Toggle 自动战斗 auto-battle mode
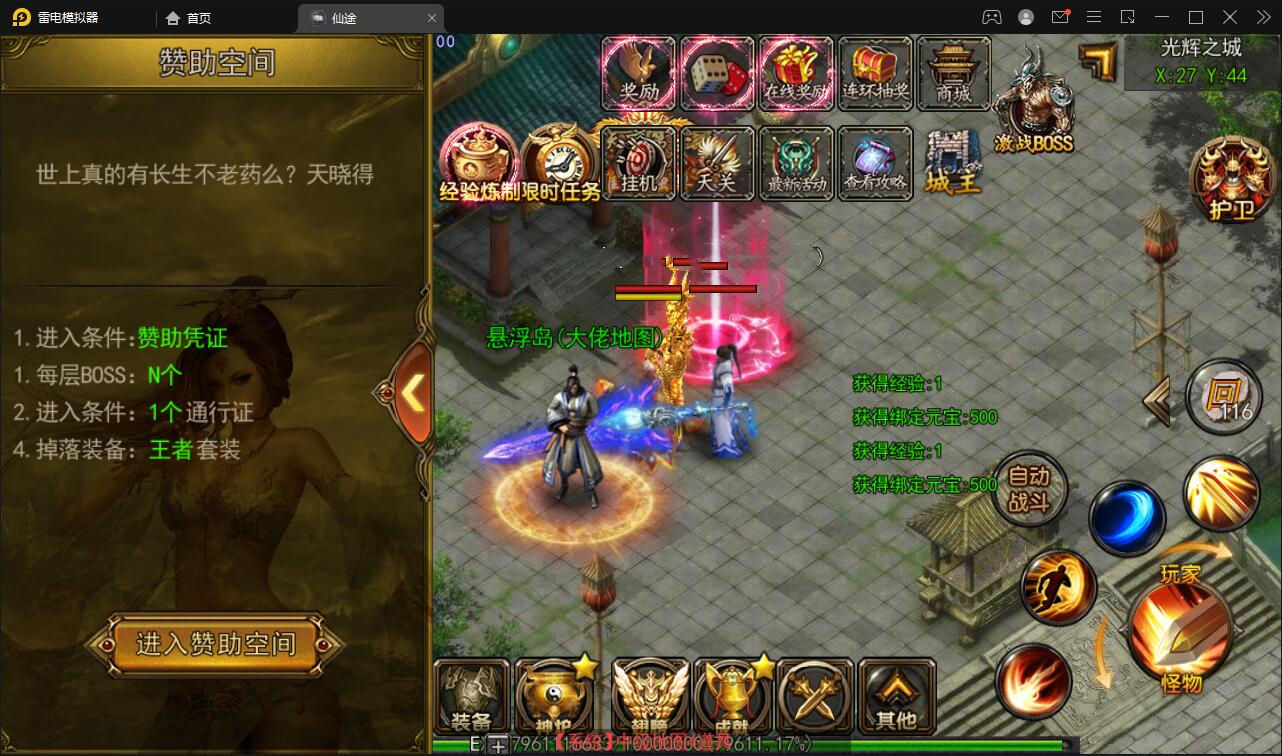The image size is (1282, 756). (1031, 489)
